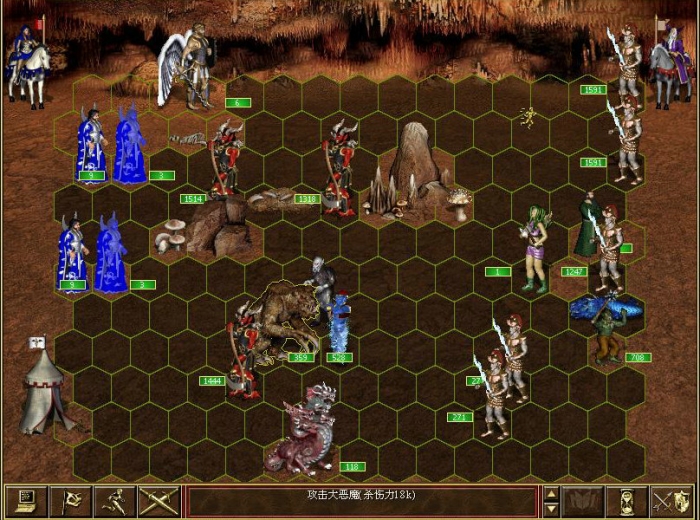
Task: Open the spellbook to cast a spell
Action: click(582, 500)
